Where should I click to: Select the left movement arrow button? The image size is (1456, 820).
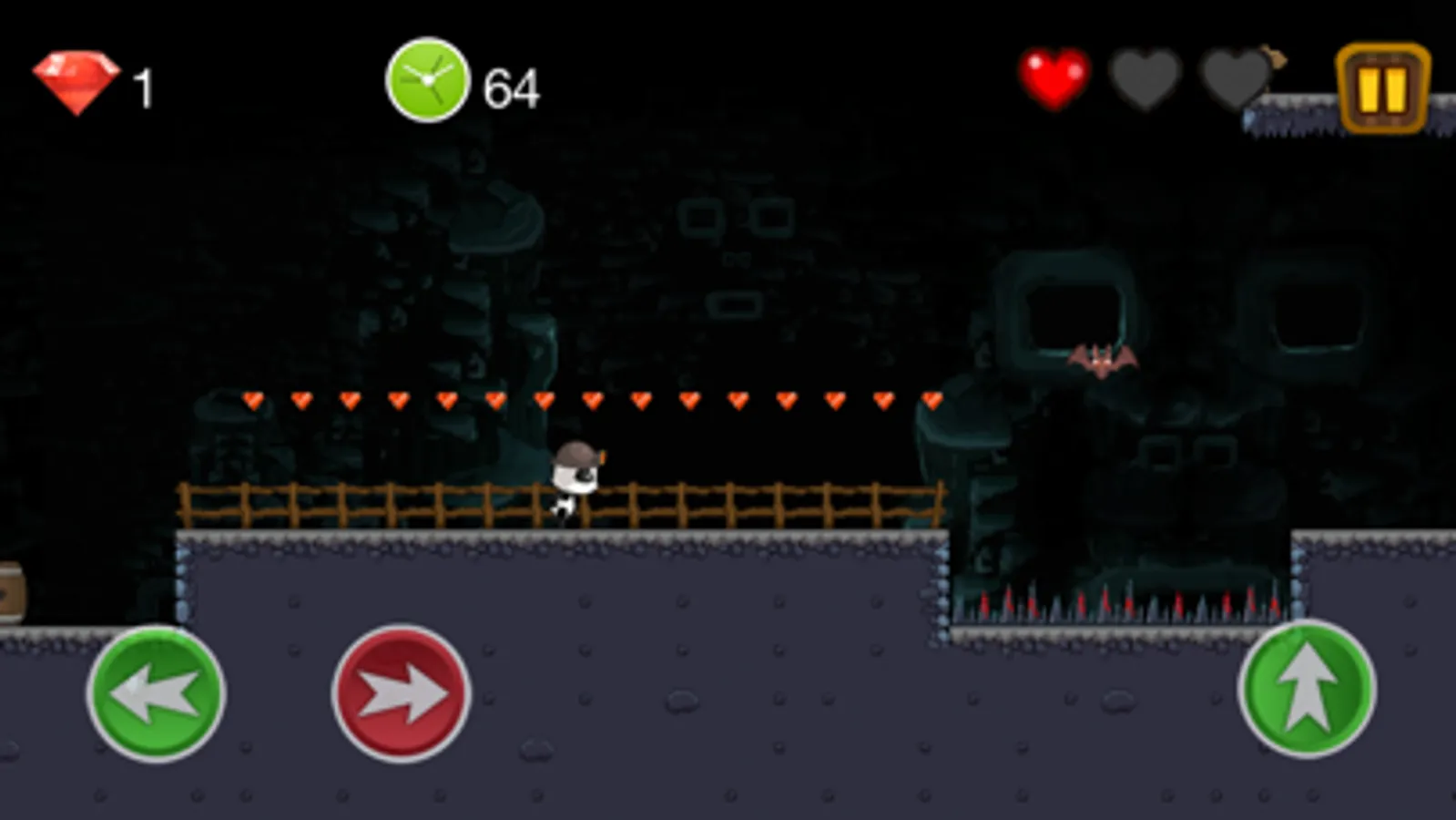(x=159, y=694)
